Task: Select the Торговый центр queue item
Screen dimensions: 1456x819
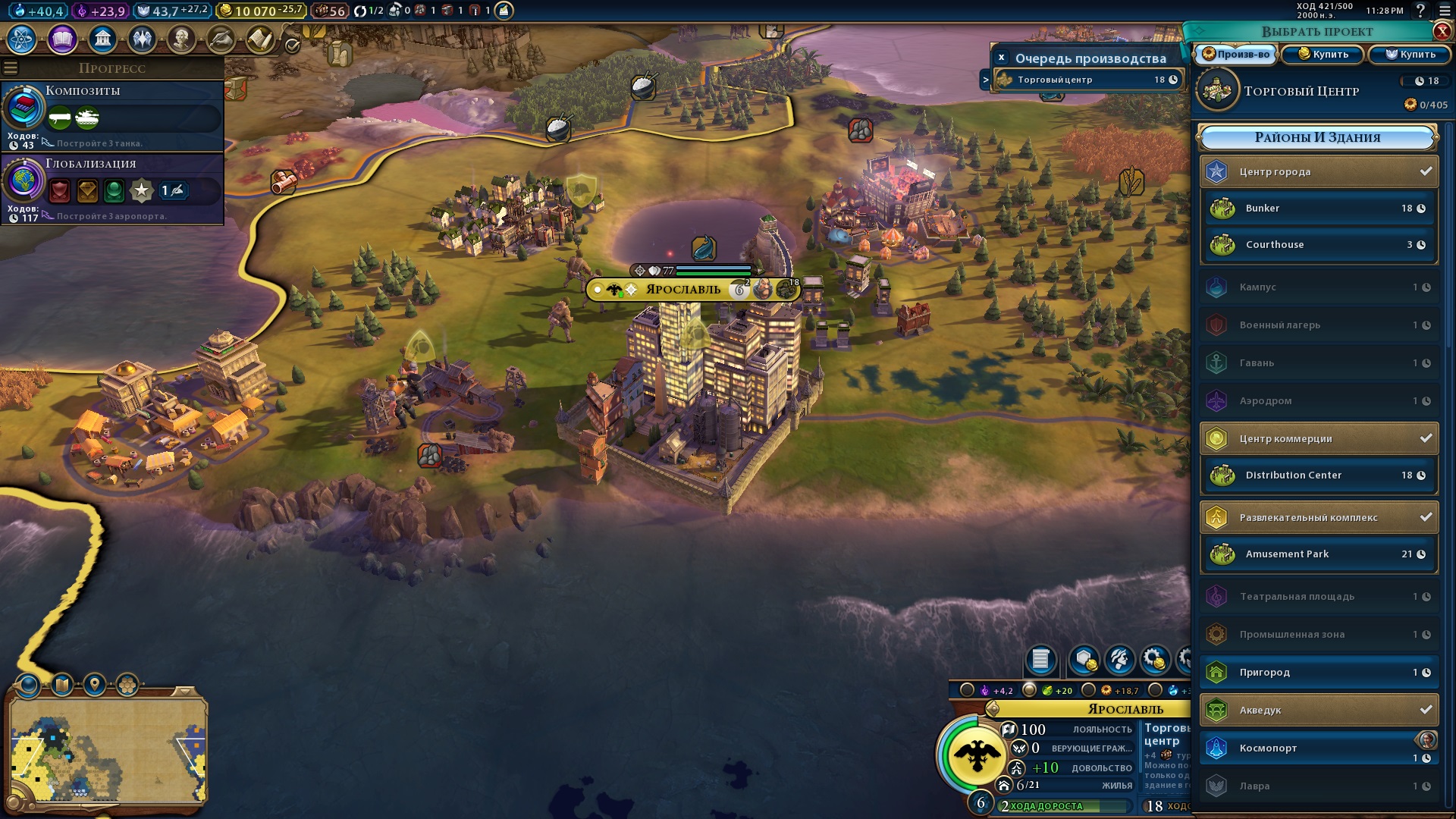Action: 1087,80
